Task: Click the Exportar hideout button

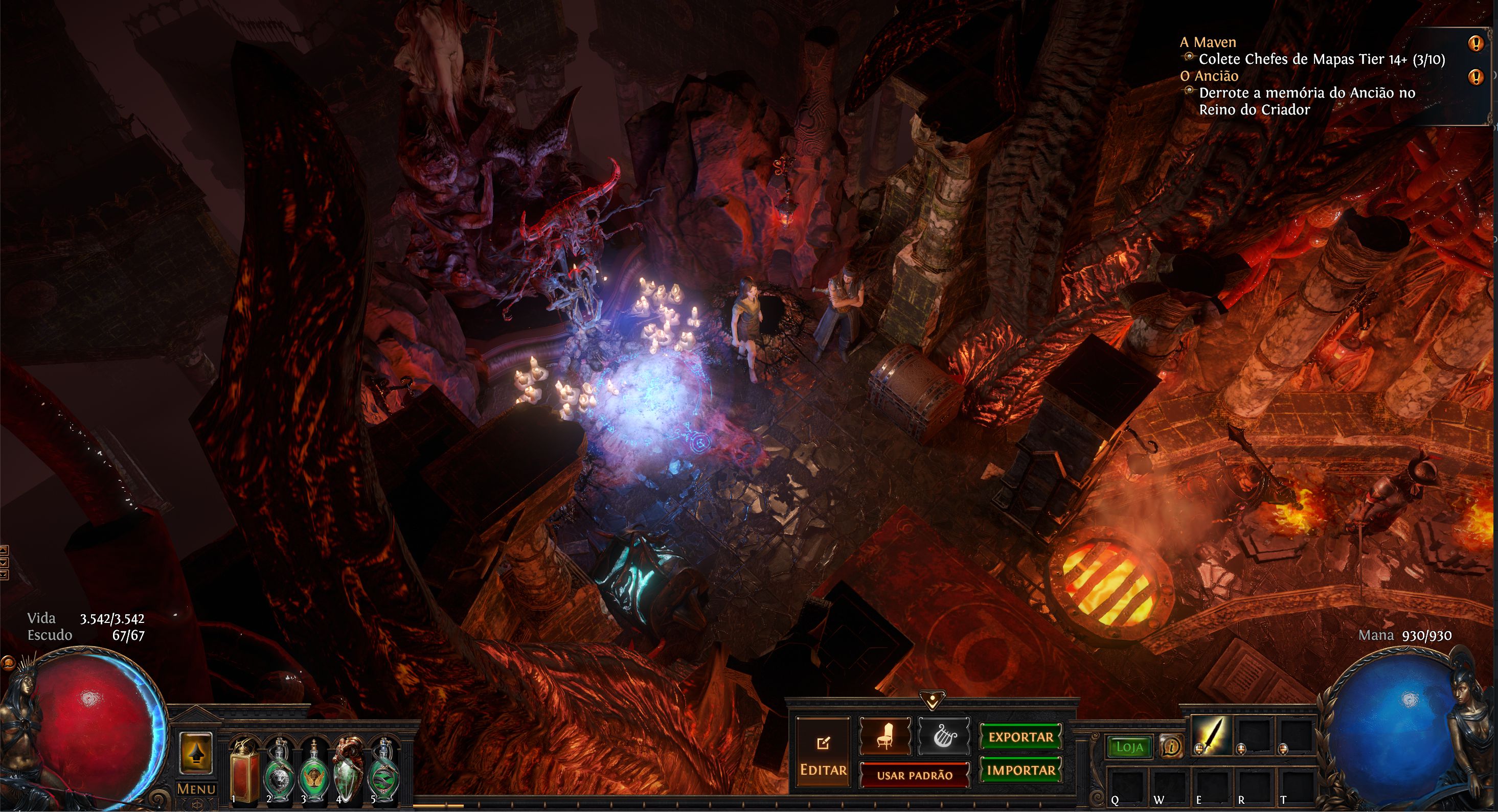Action: coord(1020,737)
